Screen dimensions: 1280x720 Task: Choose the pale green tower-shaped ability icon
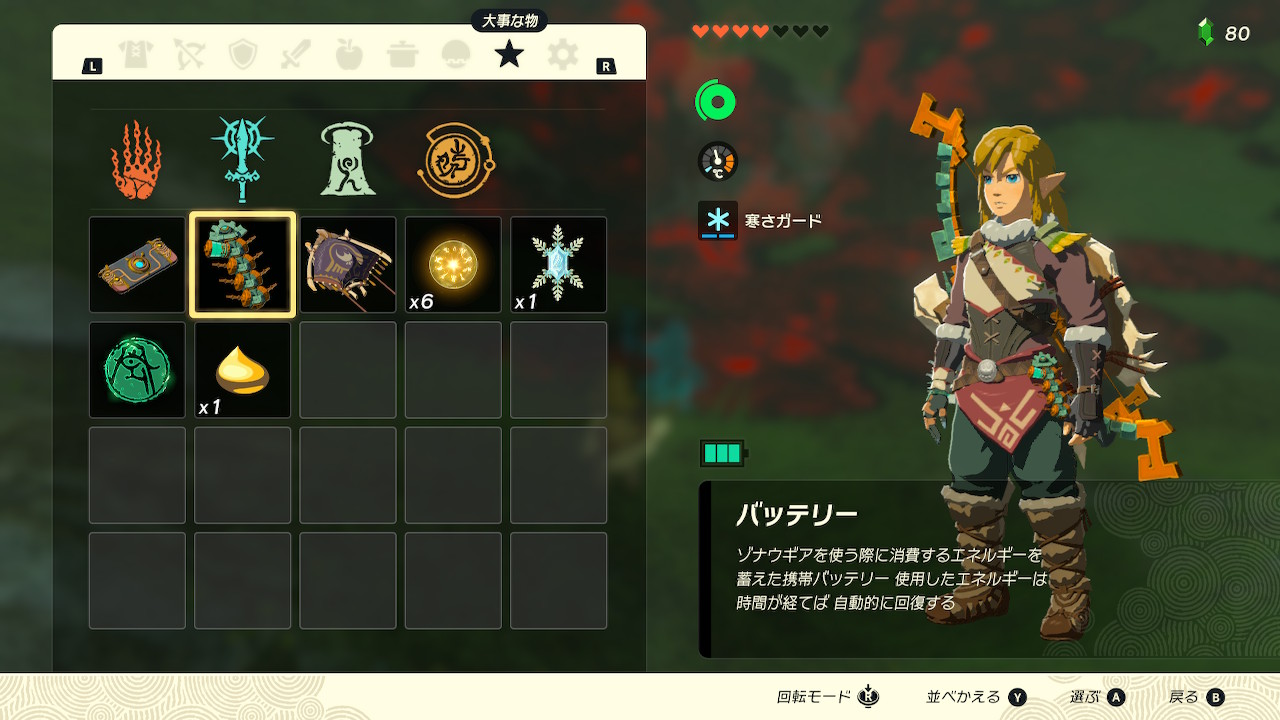click(348, 160)
